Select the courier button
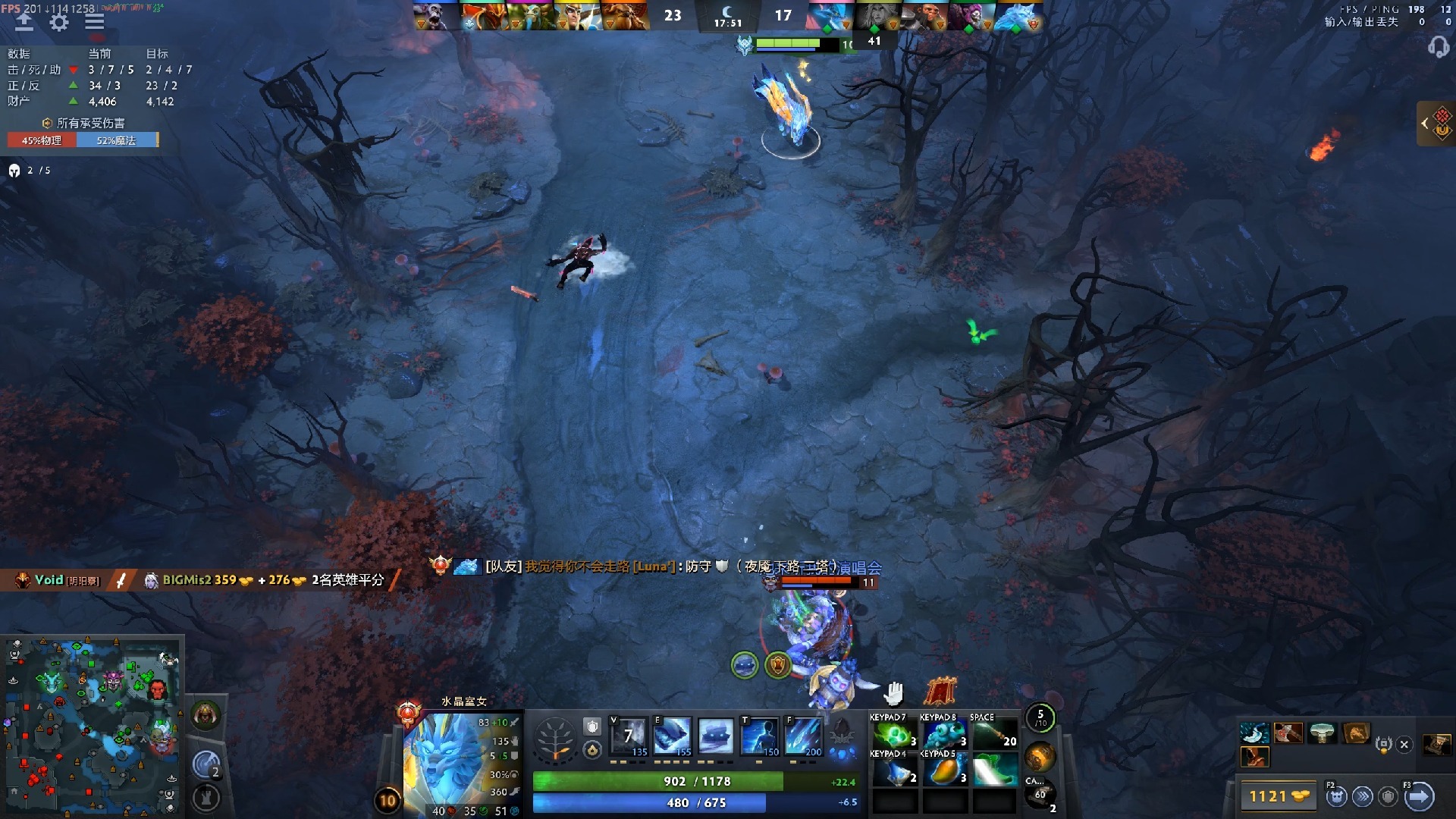Image resolution: width=1456 pixels, height=819 pixels. [x=1336, y=796]
